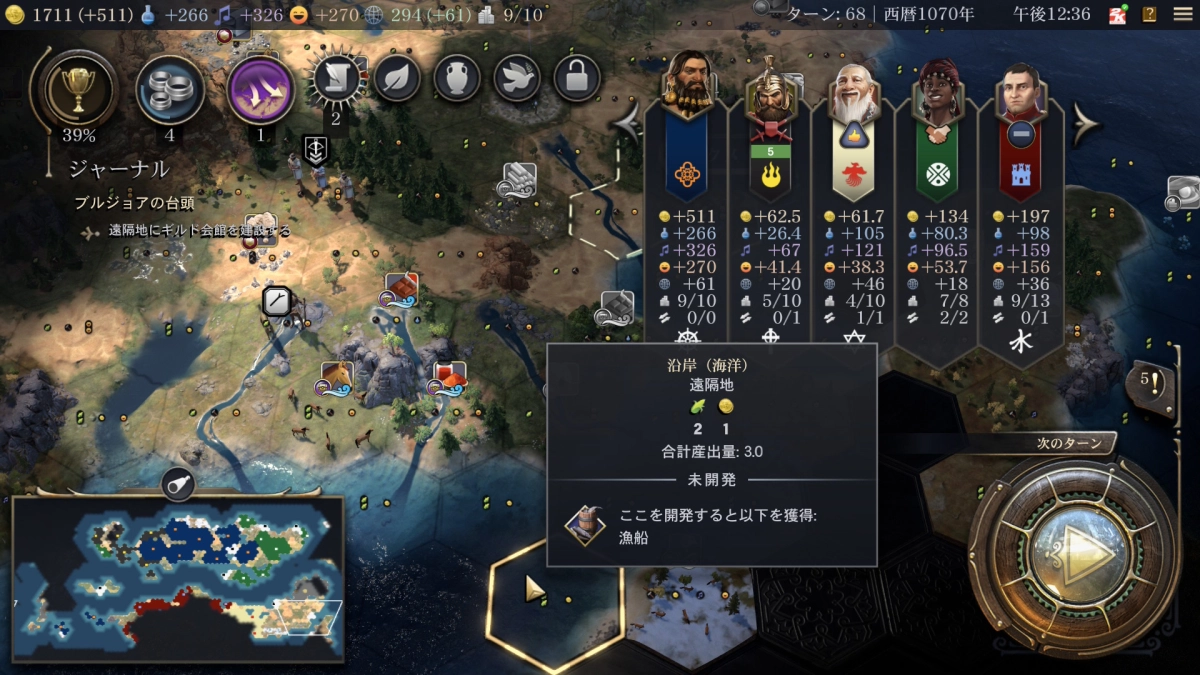Open the ジャーナル quest journal
This screenshot has height=675, width=1200.
point(118,169)
